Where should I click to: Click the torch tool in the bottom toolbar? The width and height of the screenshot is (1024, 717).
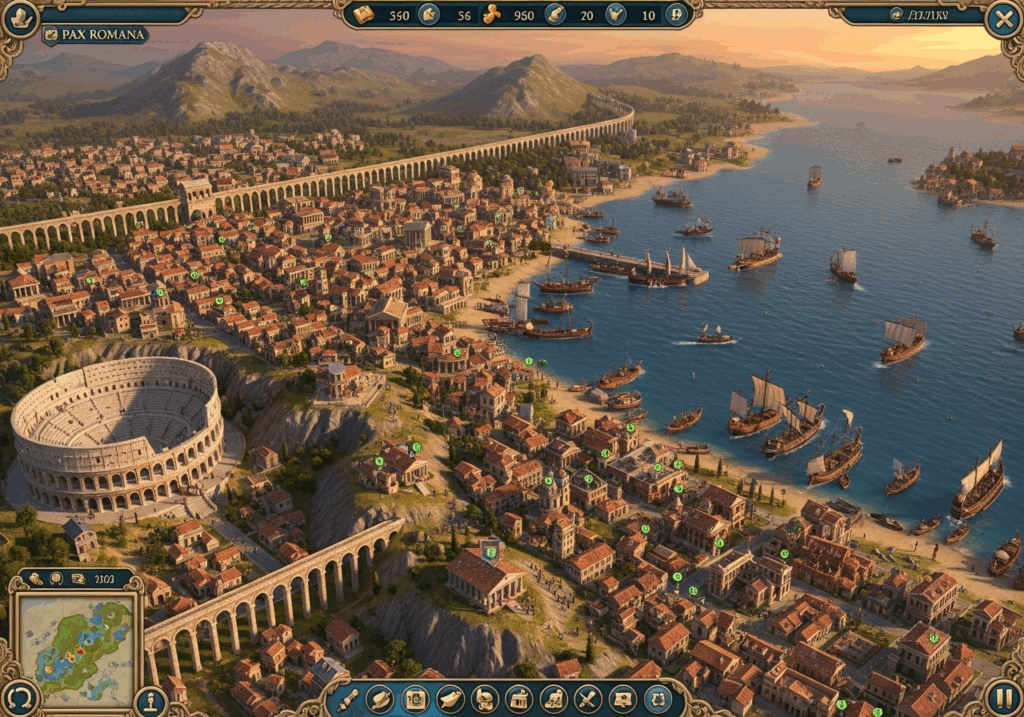pyautogui.click(x=348, y=699)
